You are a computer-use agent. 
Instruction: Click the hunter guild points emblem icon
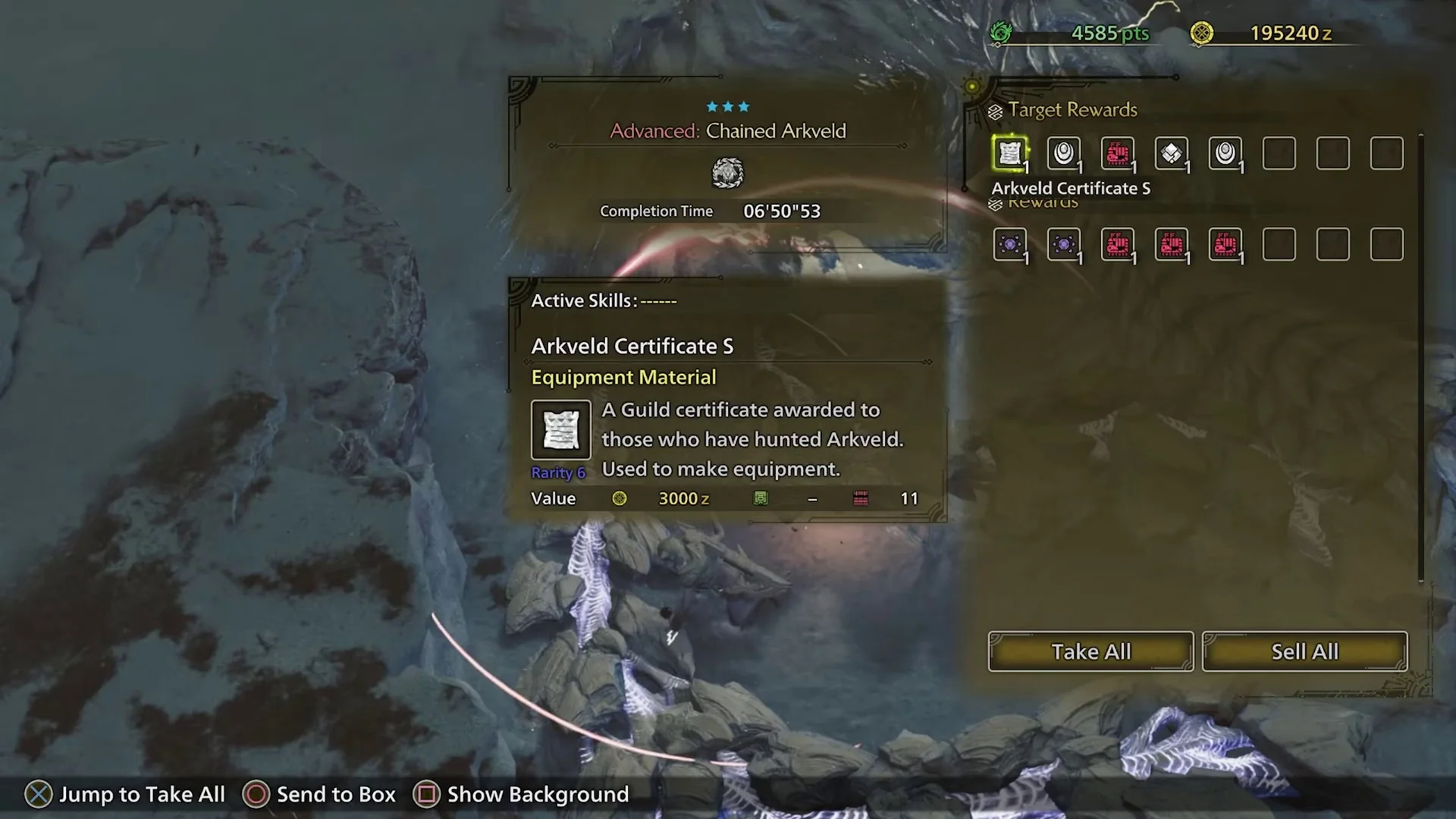[x=1003, y=33]
